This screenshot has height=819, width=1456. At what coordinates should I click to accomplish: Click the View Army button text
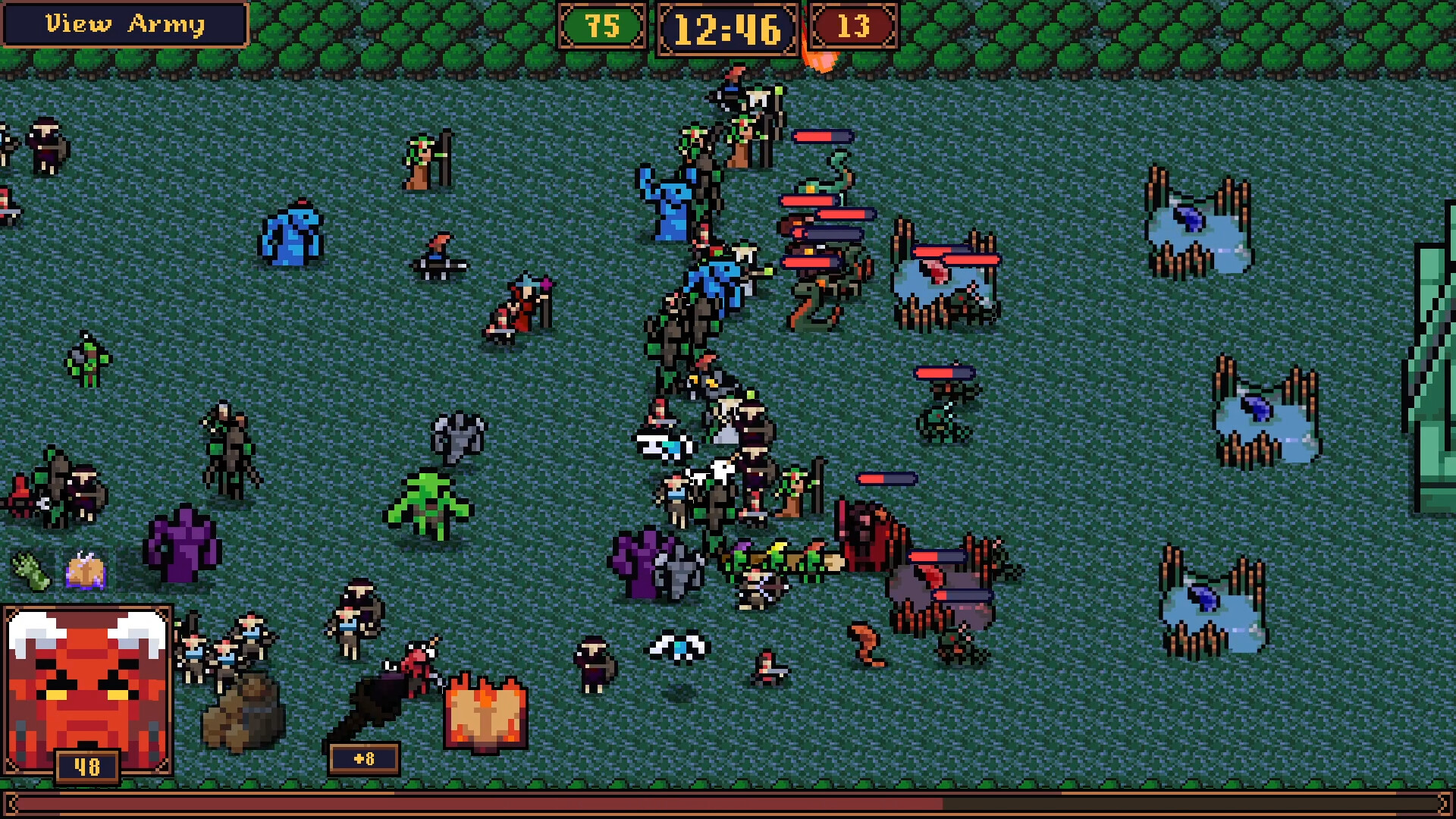tap(125, 24)
